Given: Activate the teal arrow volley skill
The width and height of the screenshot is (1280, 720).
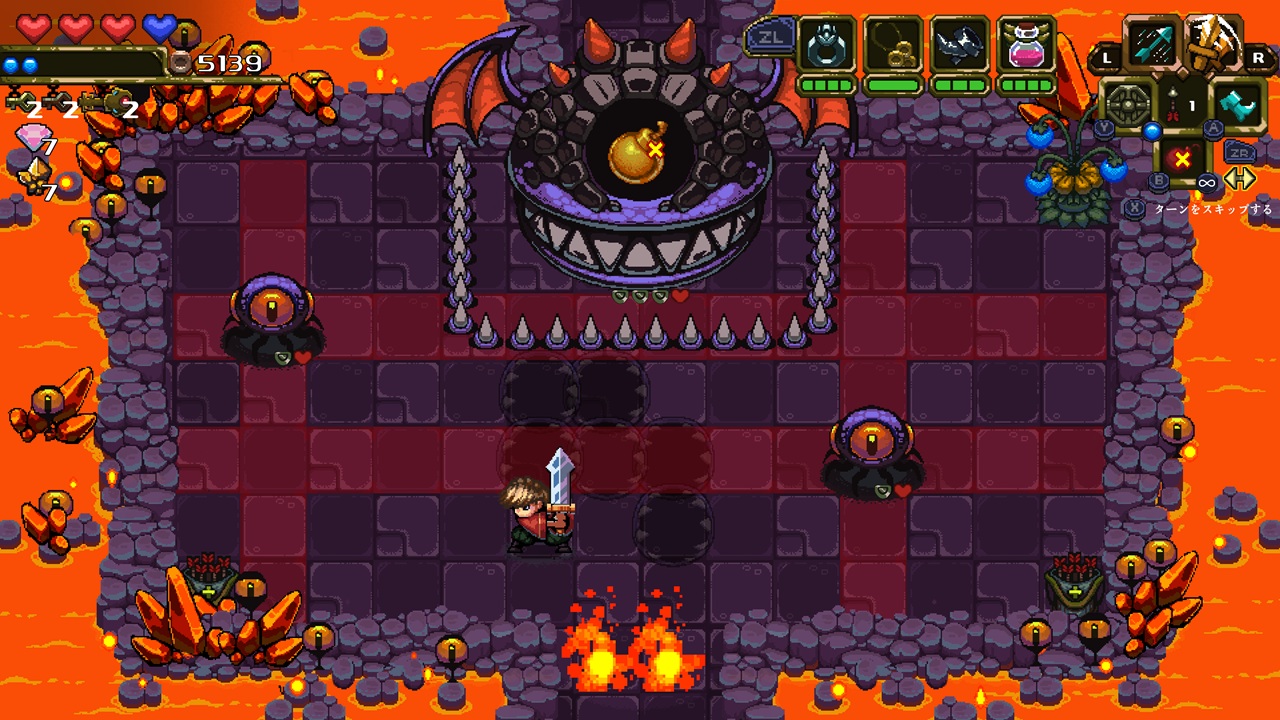Looking at the screenshot, I should pyautogui.click(x=1153, y=47).
